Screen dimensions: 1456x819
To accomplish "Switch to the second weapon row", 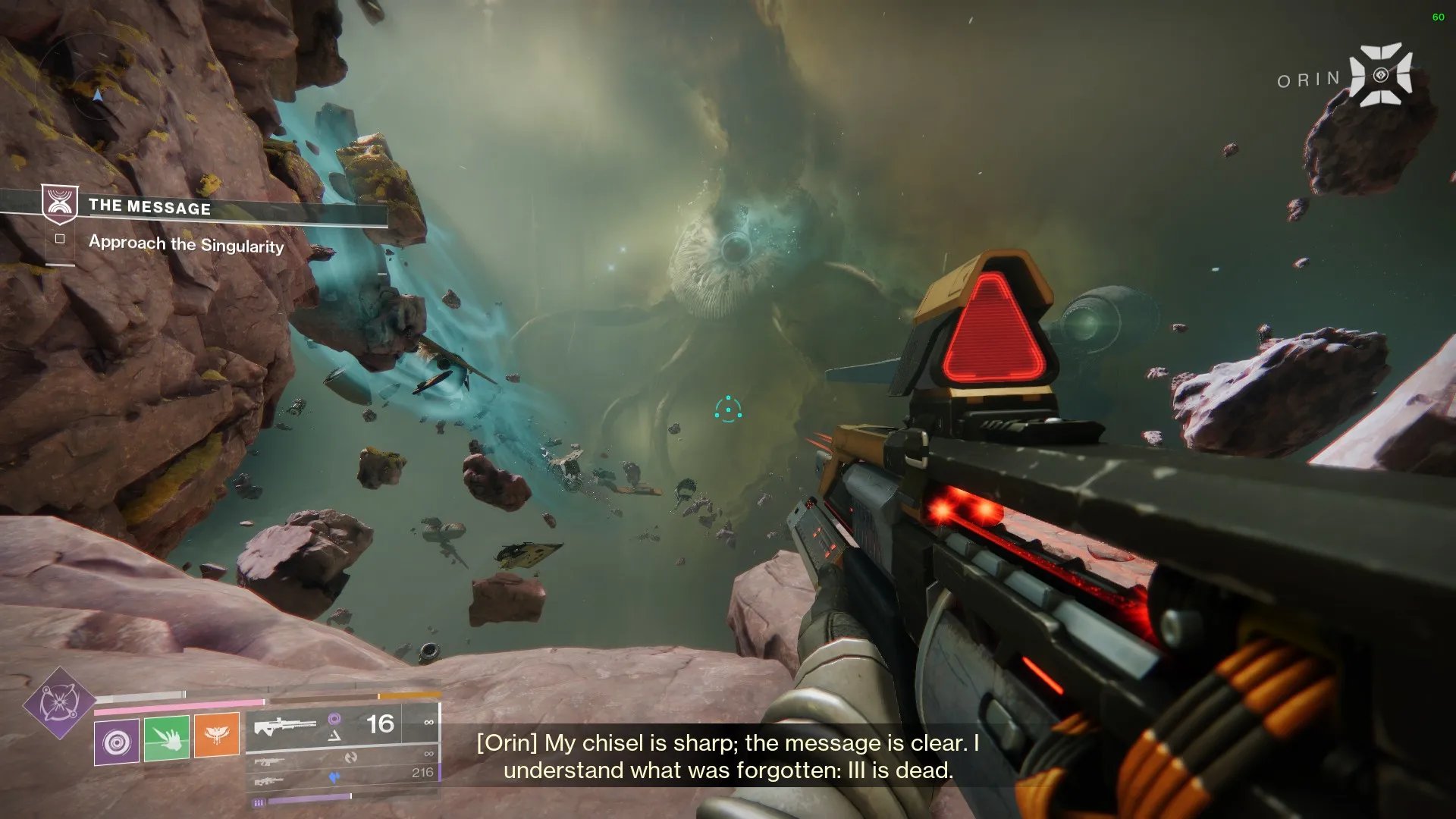I will (343, 757).
